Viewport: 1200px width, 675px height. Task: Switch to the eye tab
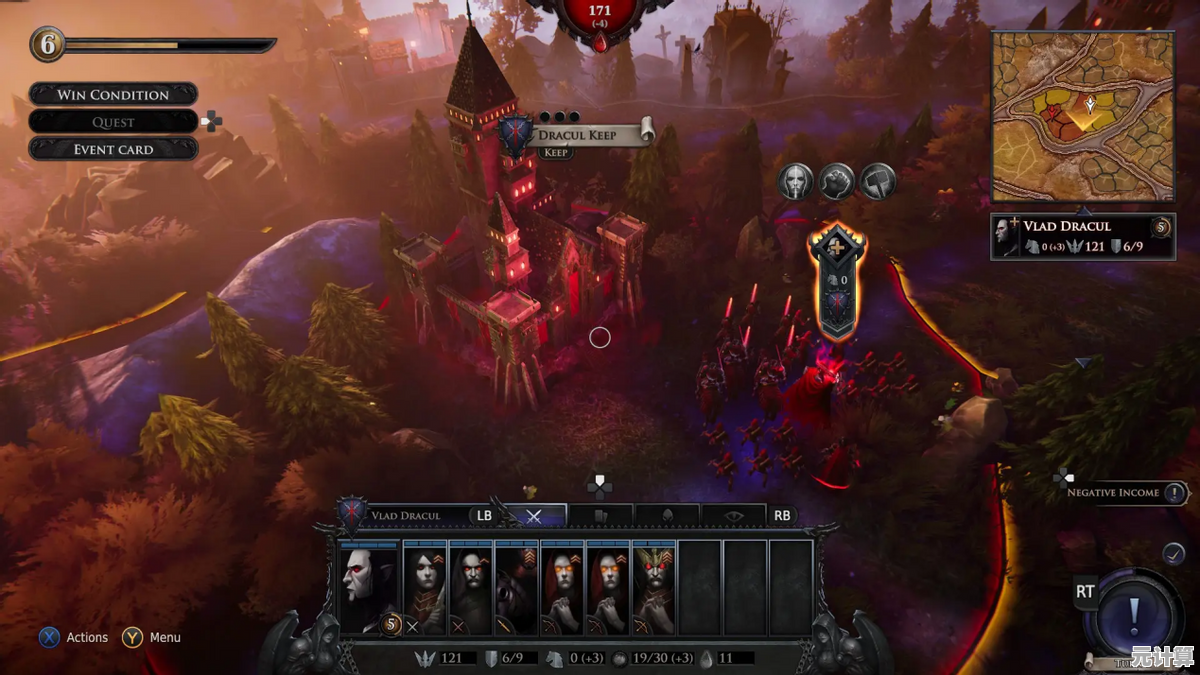734,516
